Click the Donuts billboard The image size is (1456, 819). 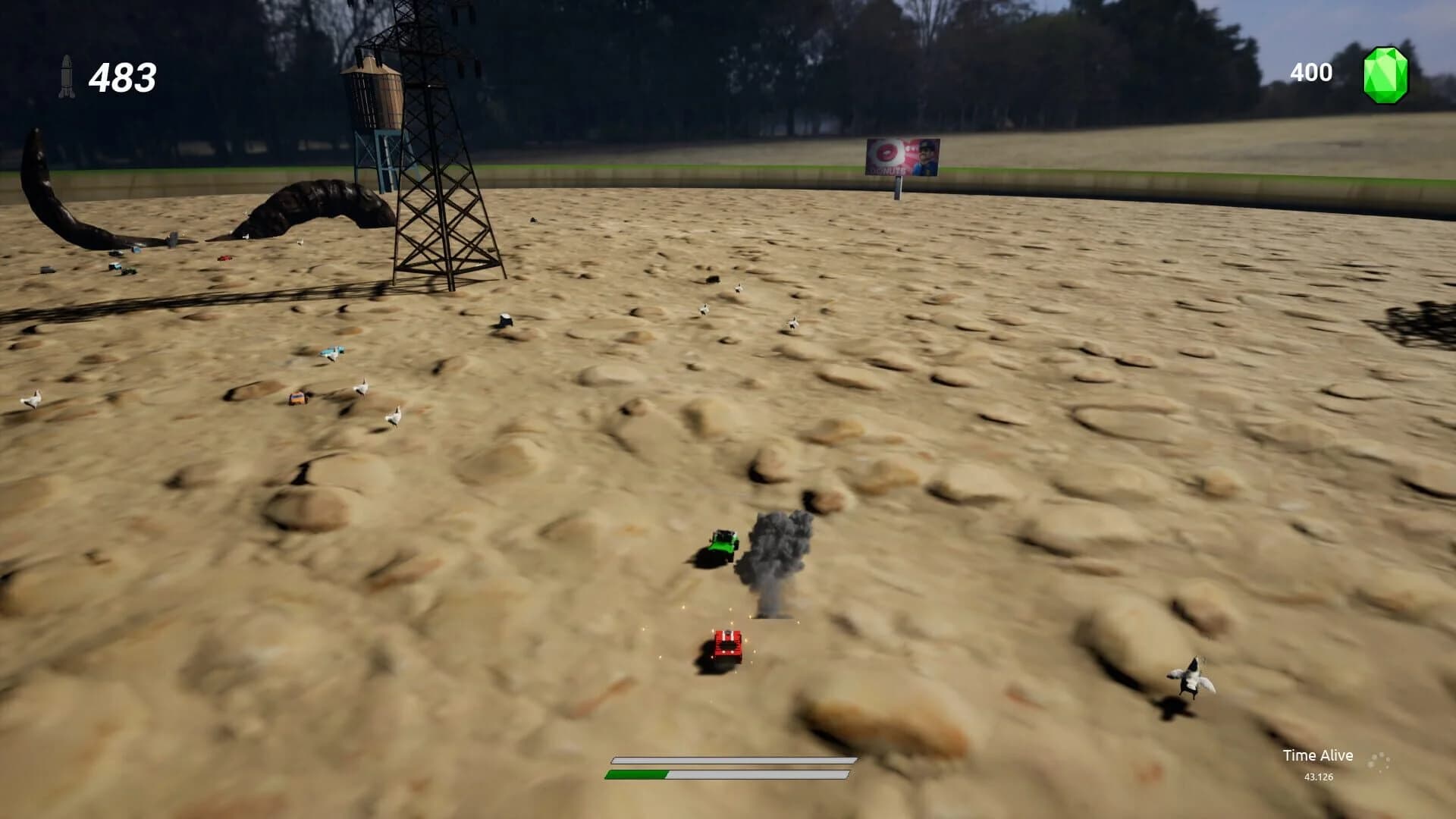(902, 155)
